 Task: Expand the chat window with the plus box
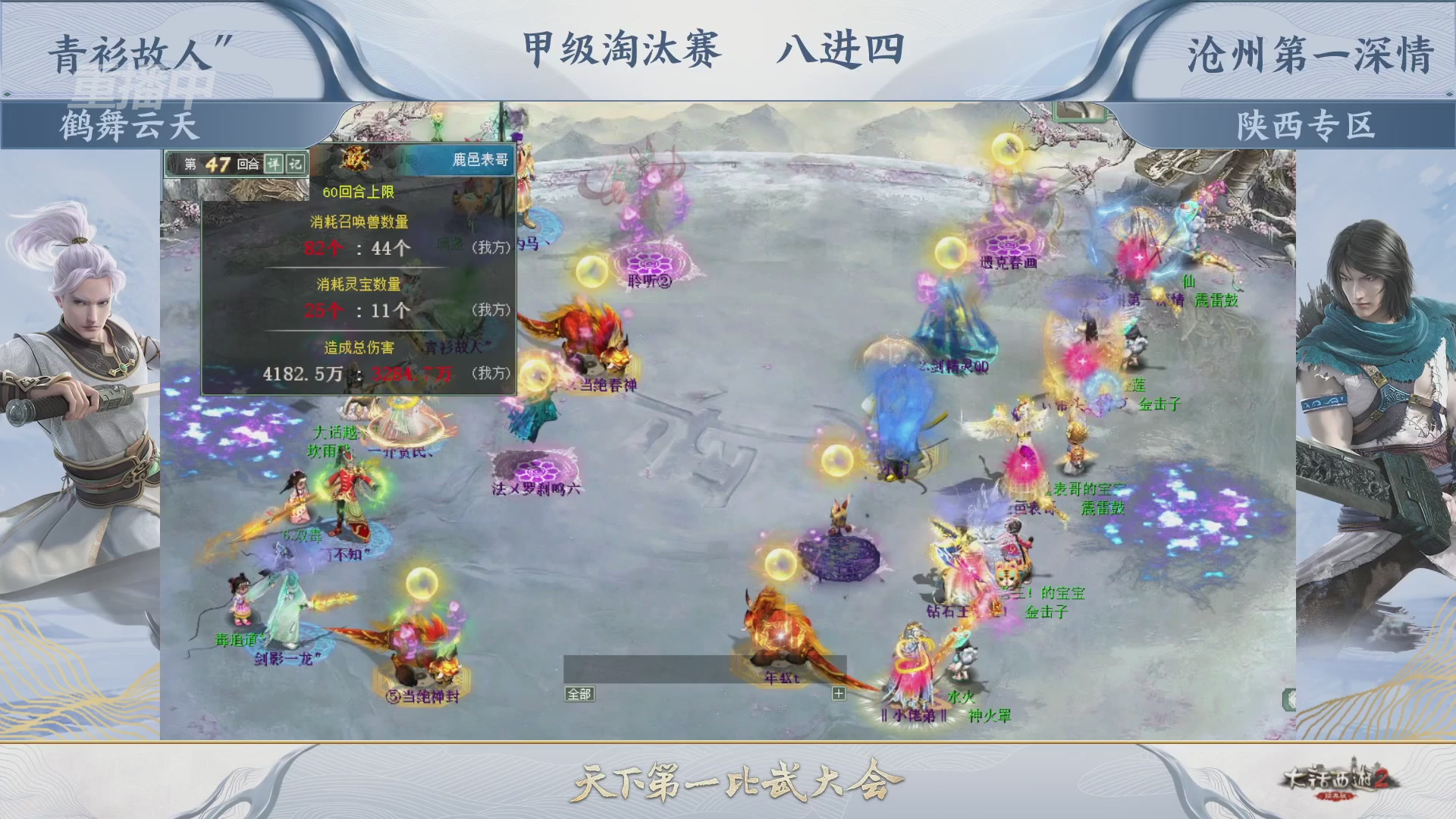point(839,694)
